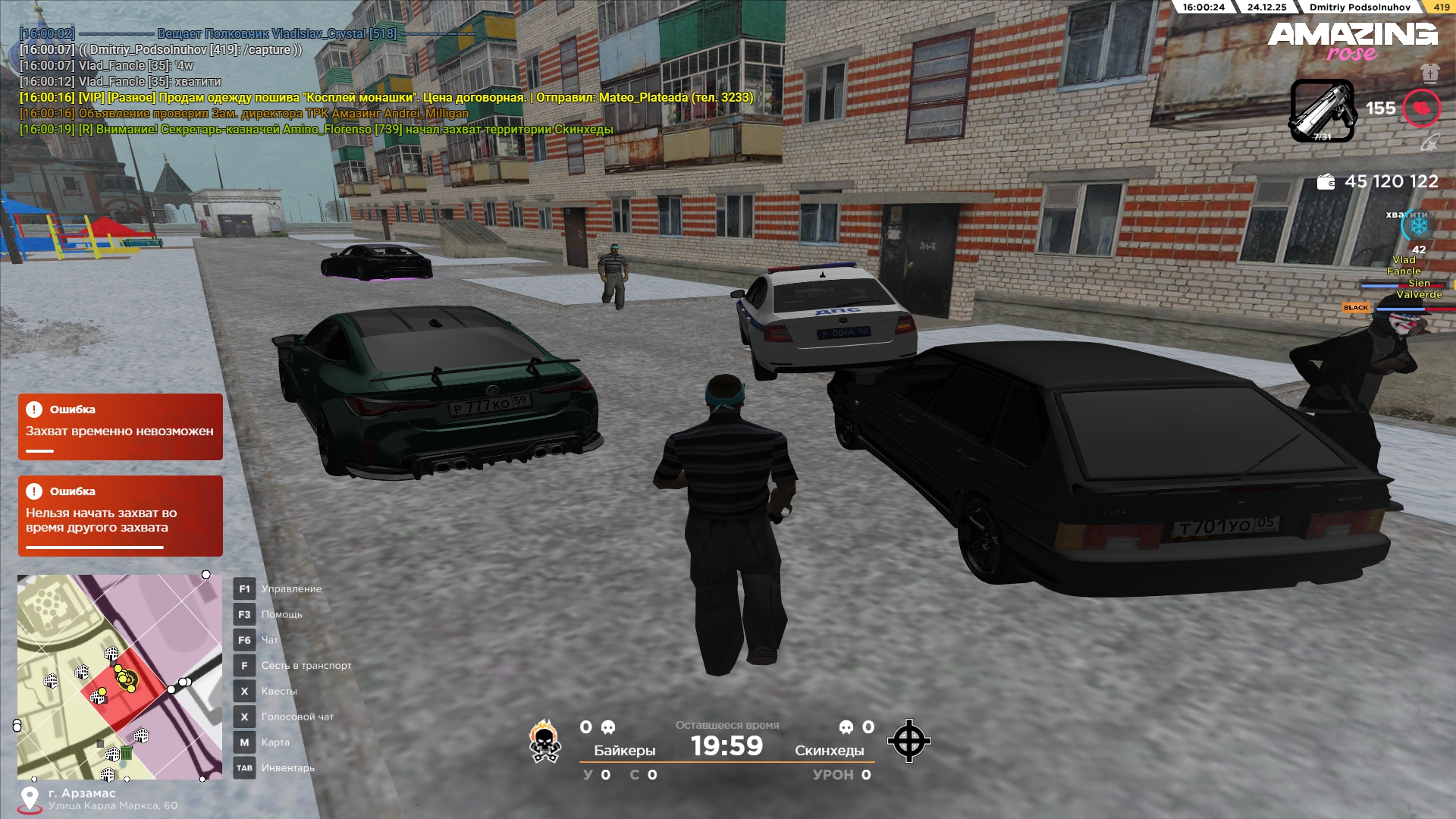Click the VIP ad chat message
The image size is (1456, 819).
387,98
